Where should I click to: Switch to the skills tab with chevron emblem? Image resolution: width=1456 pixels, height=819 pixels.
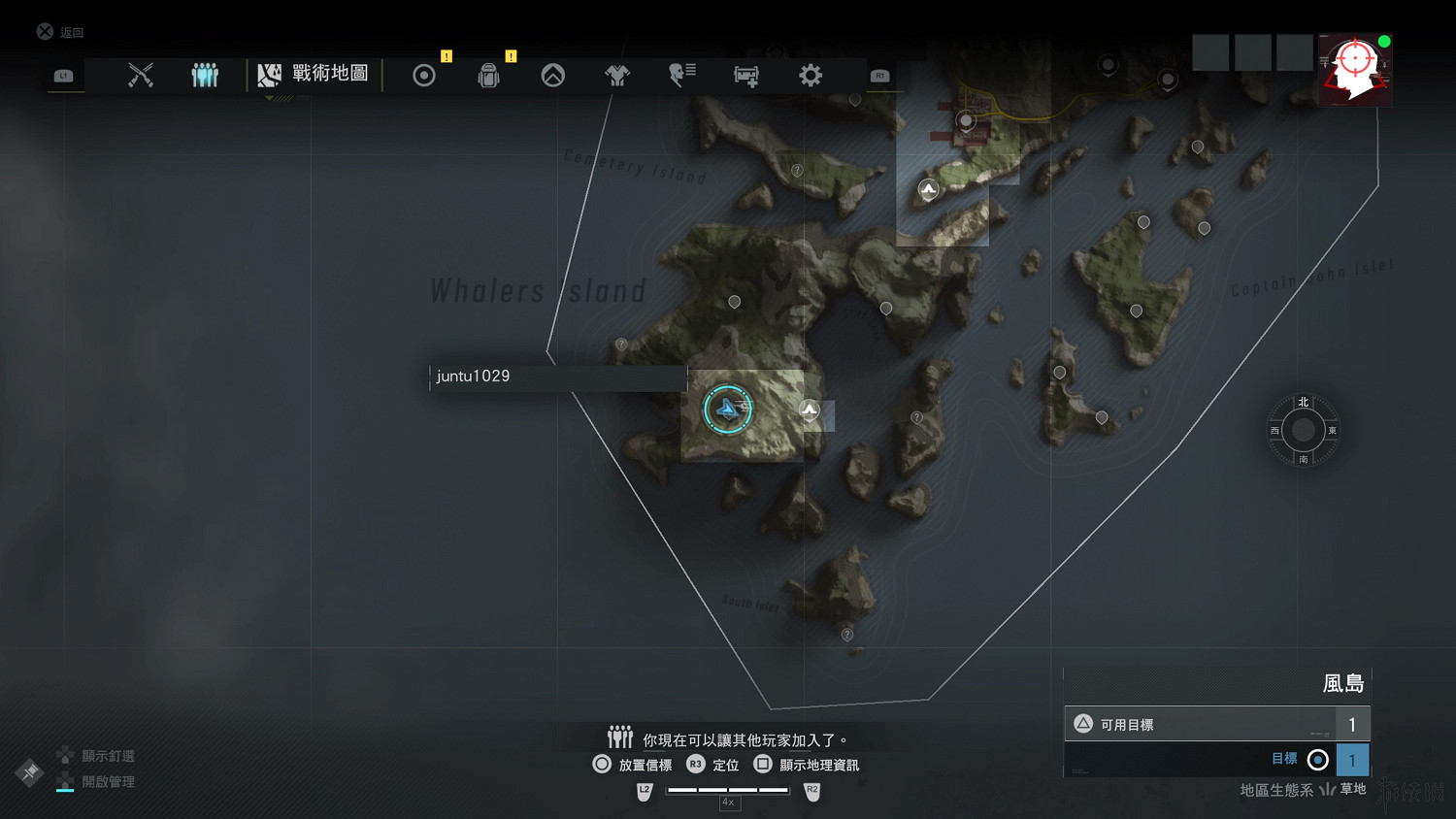pyautogui.click(x=553, y=75)
